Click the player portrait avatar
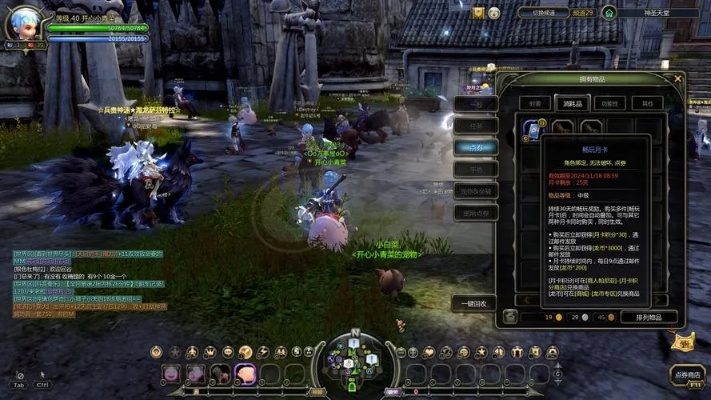Image resolution: width=711 pixels, height=400 pixels. pyautogui.click(x=23, y=23)
